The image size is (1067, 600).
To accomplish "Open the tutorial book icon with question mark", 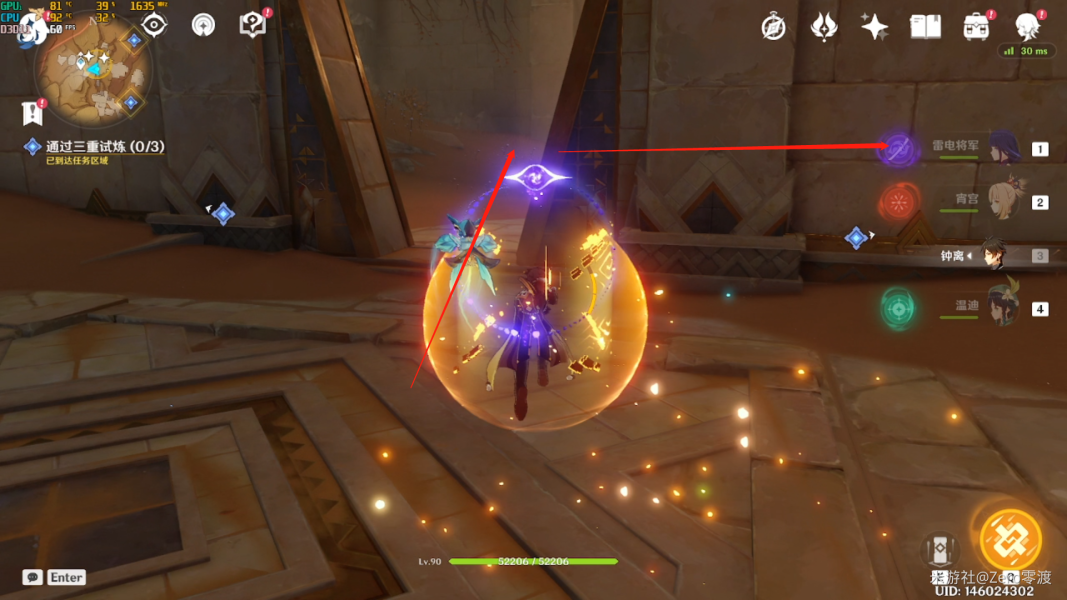I will 253,25.
